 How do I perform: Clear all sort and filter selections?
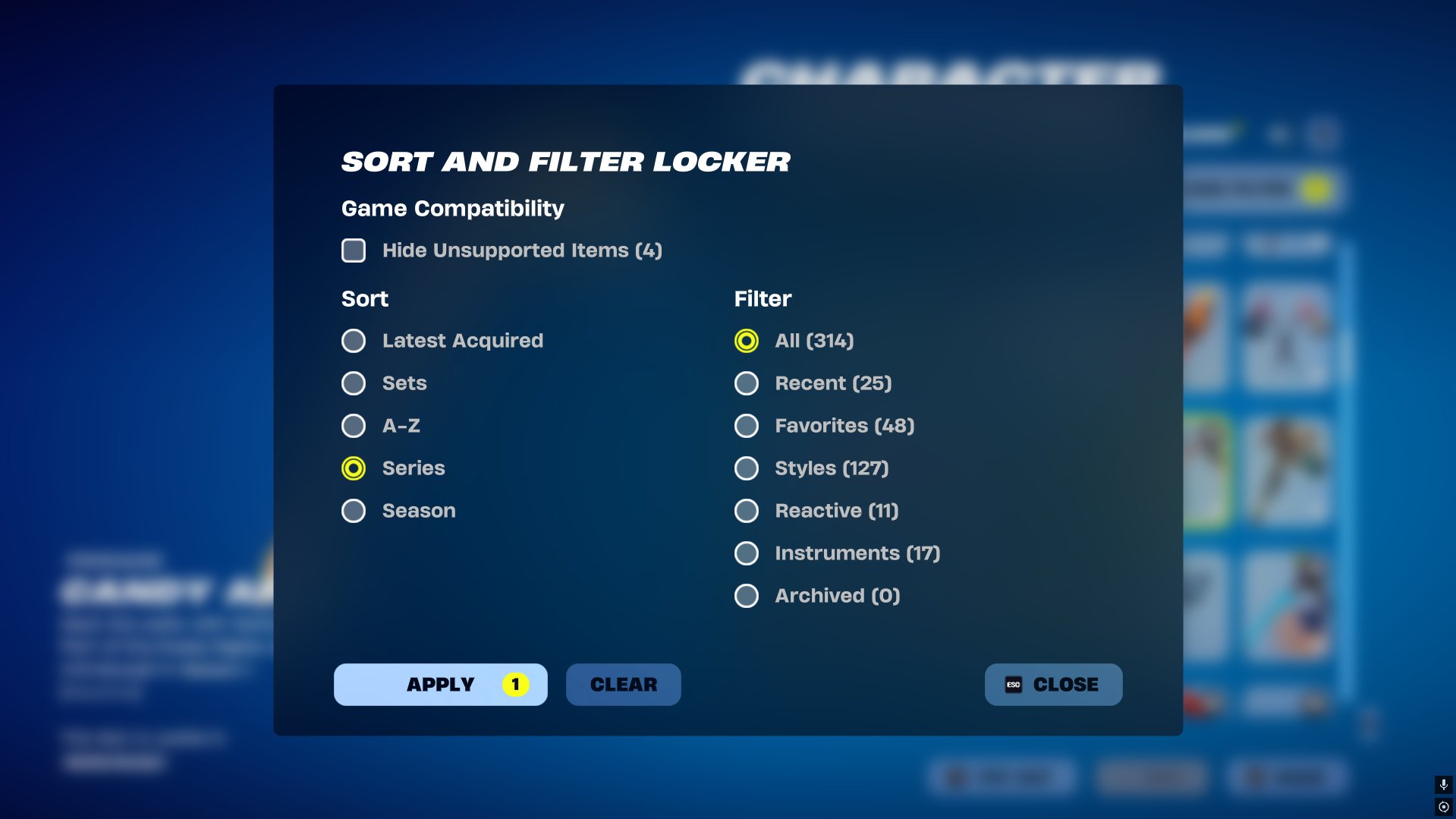(622, 684)
